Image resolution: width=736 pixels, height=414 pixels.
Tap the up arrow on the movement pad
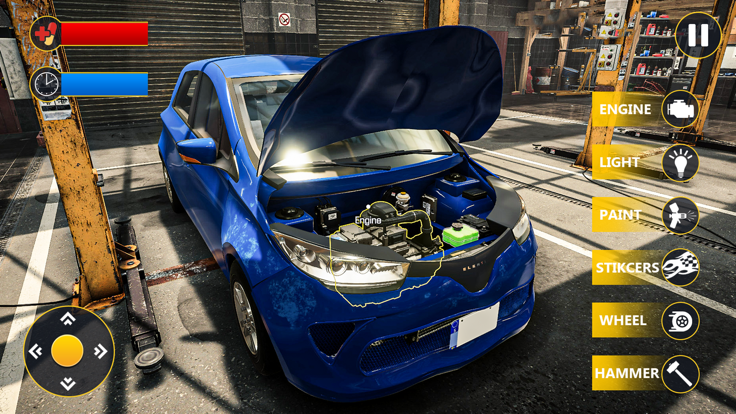point(68,319)
